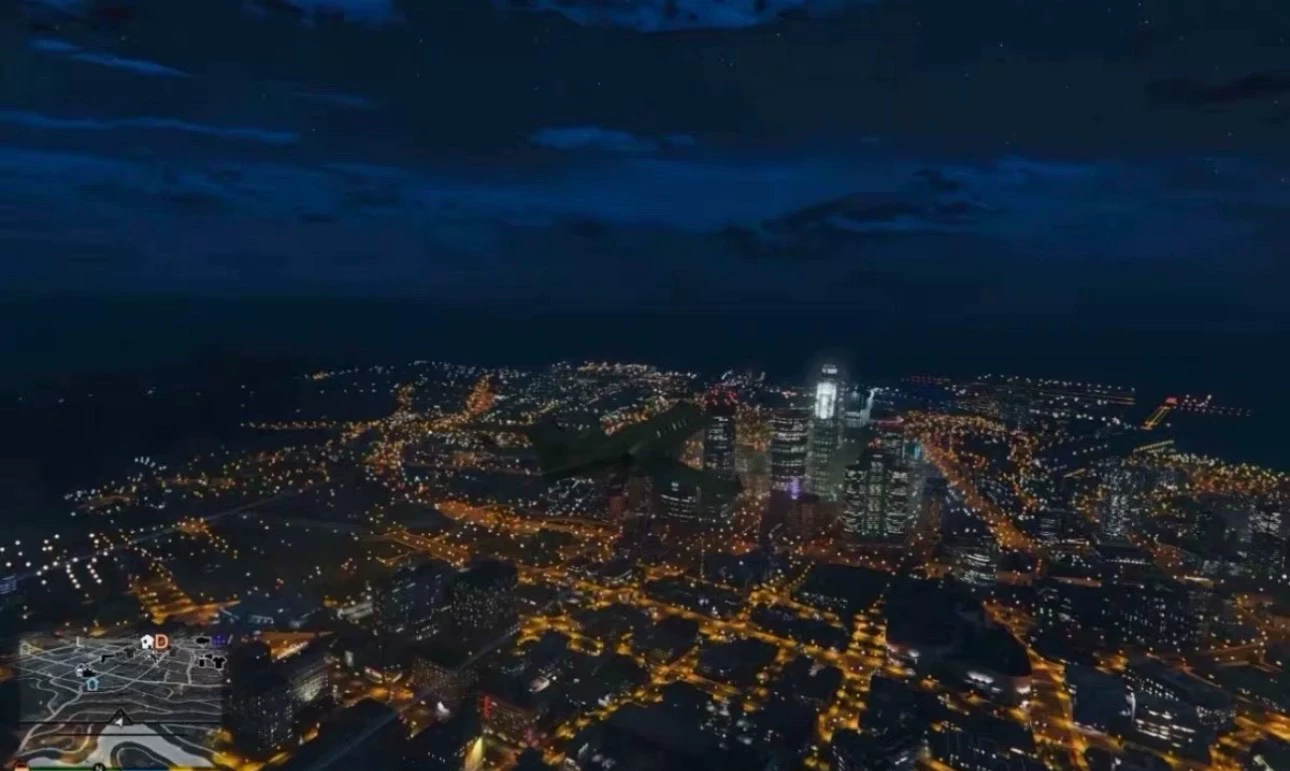The image size is (1290, 771).
Task: Select the white house blip beside D
Action: point(146,641)
